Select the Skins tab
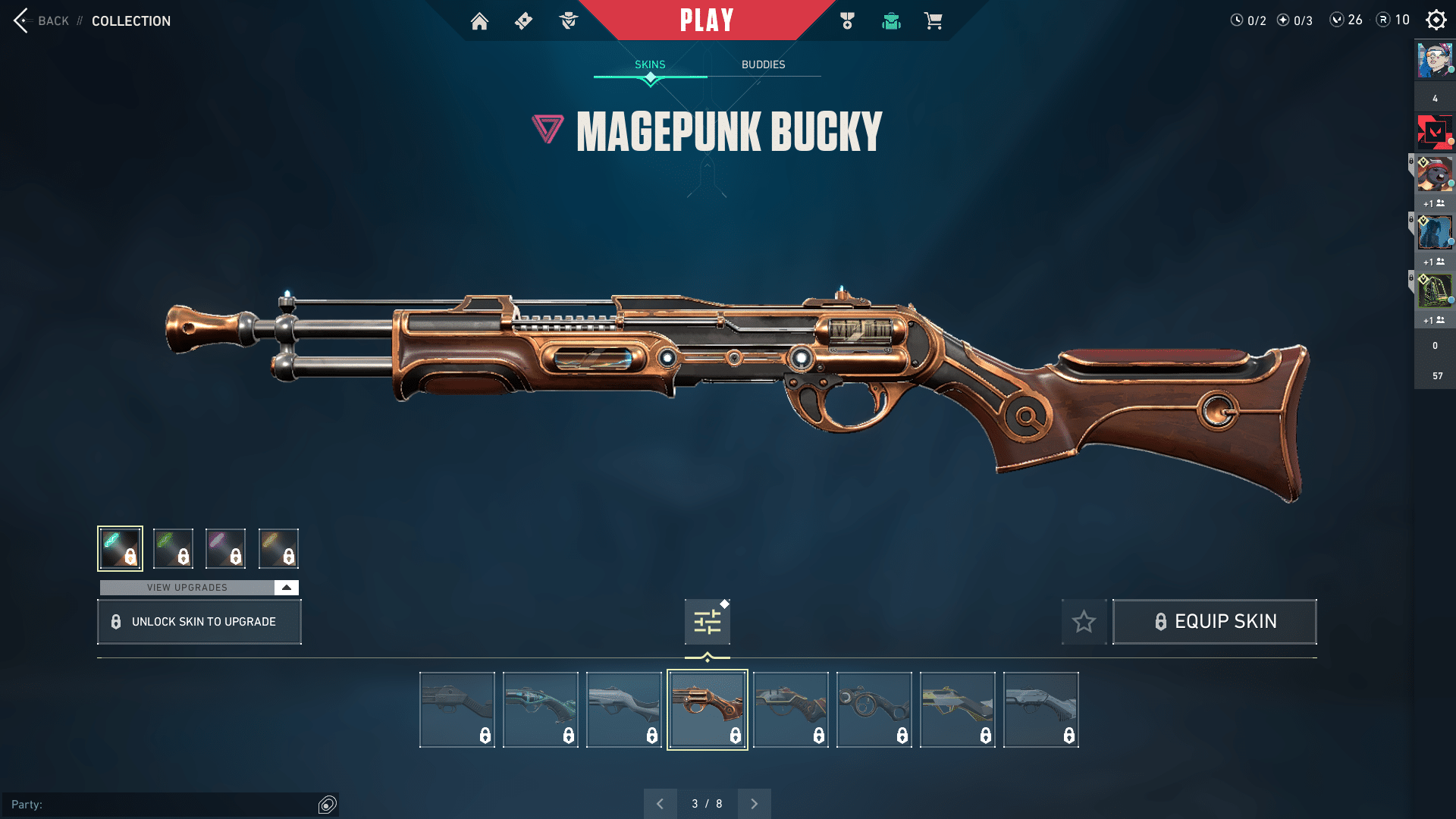Screen dimensions: 1456x819 point(649,64)
